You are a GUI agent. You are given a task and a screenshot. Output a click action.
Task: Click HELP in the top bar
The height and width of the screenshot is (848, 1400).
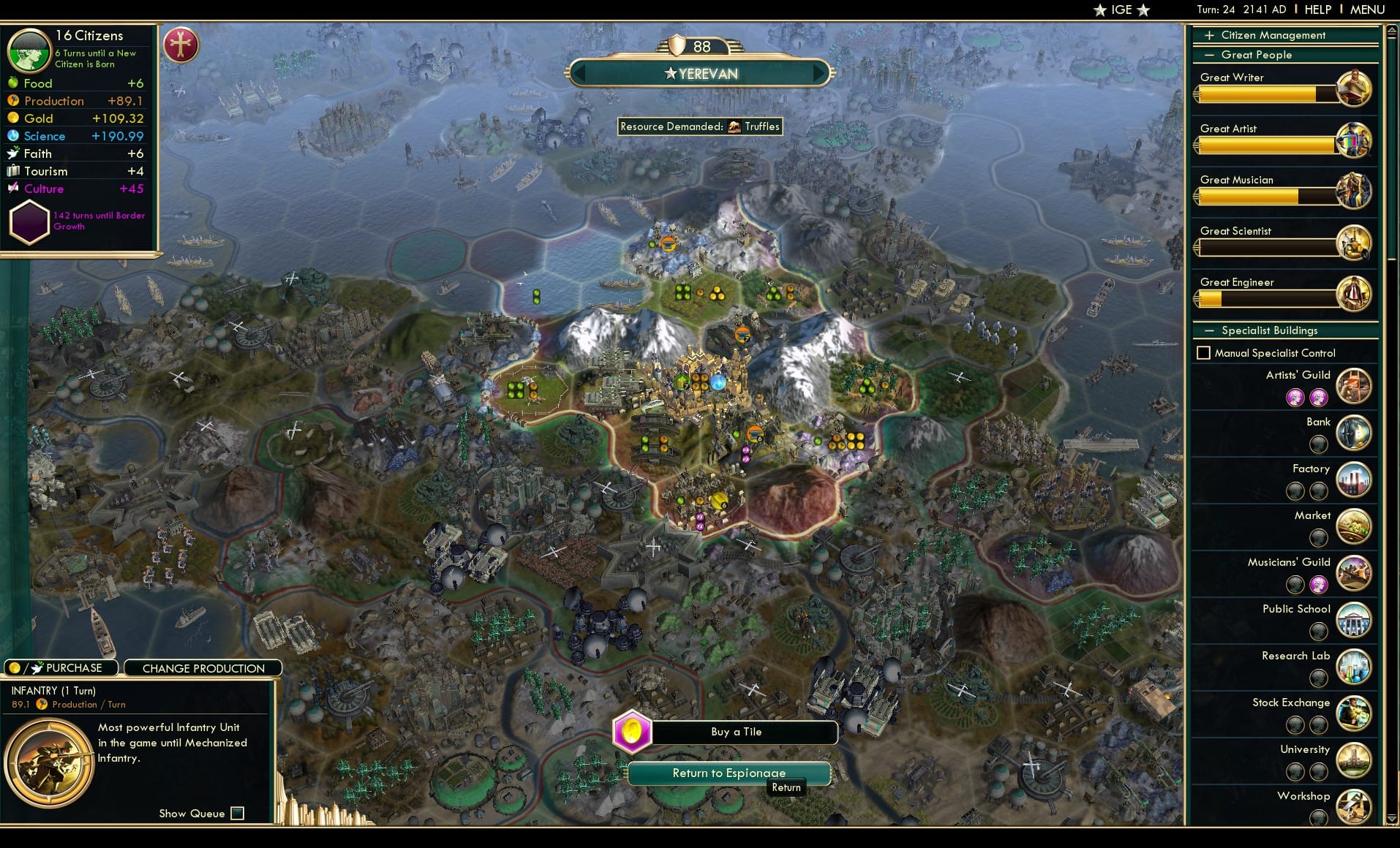click(x=1317, y=10)
